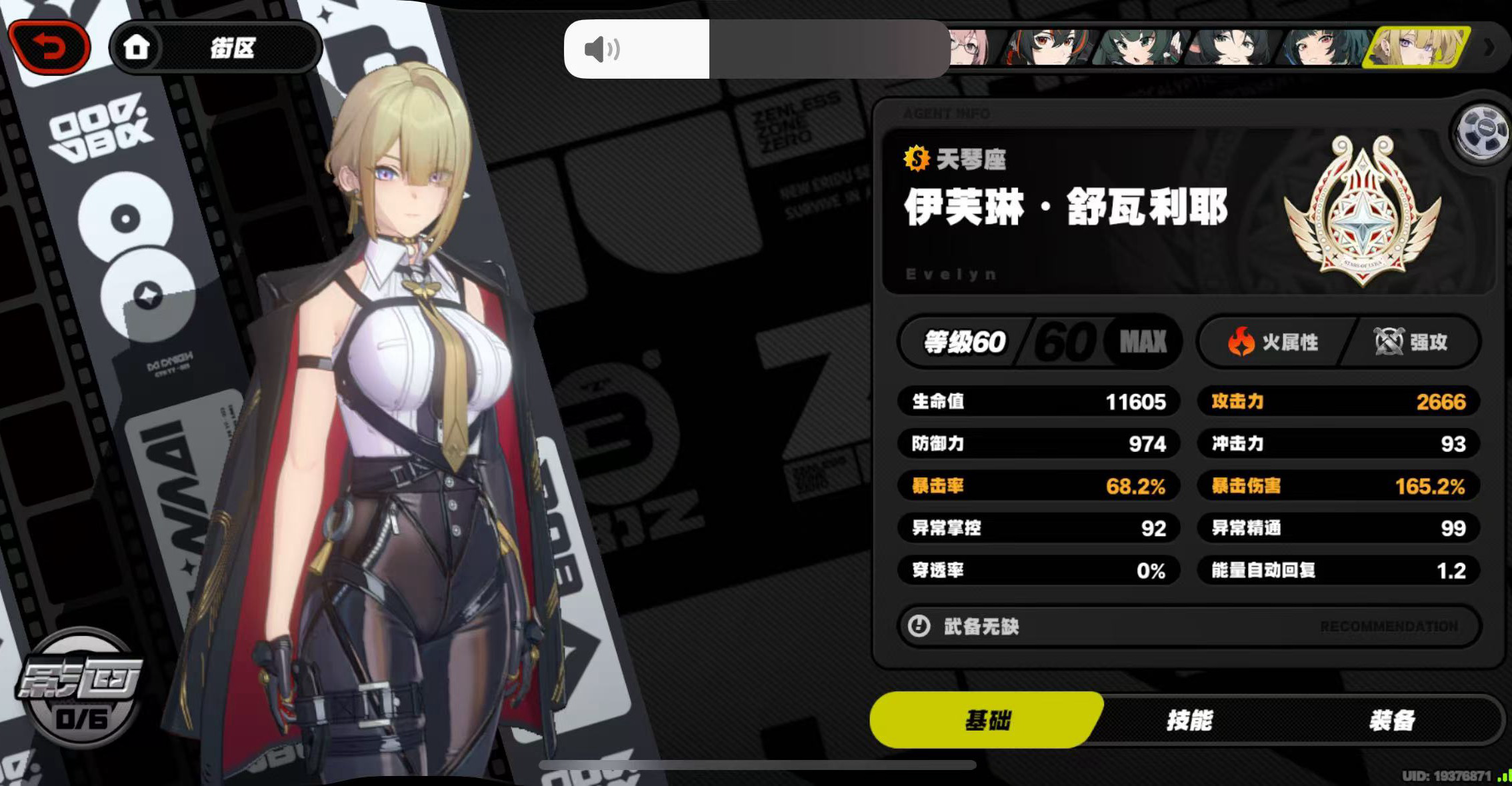Go back with the red return arrow
Screen dimensions: 1512x786
49,47
